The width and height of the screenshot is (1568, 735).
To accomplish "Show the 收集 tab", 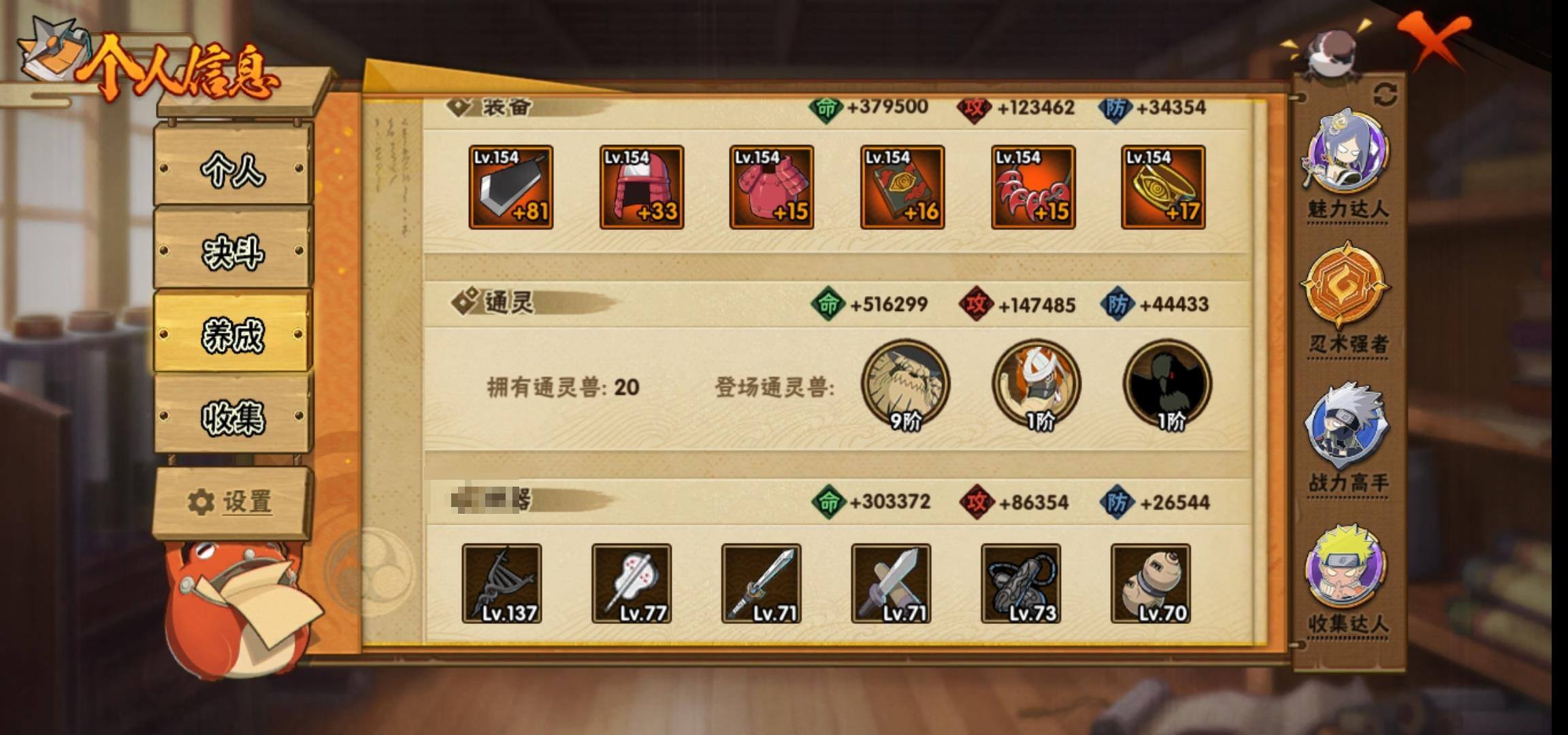I will point(233,416).
